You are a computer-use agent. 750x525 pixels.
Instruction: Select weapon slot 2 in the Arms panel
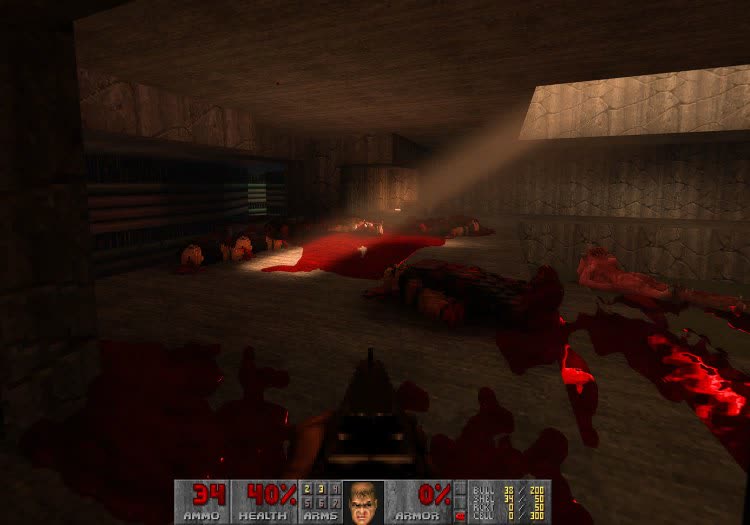[x=305, y=489]
